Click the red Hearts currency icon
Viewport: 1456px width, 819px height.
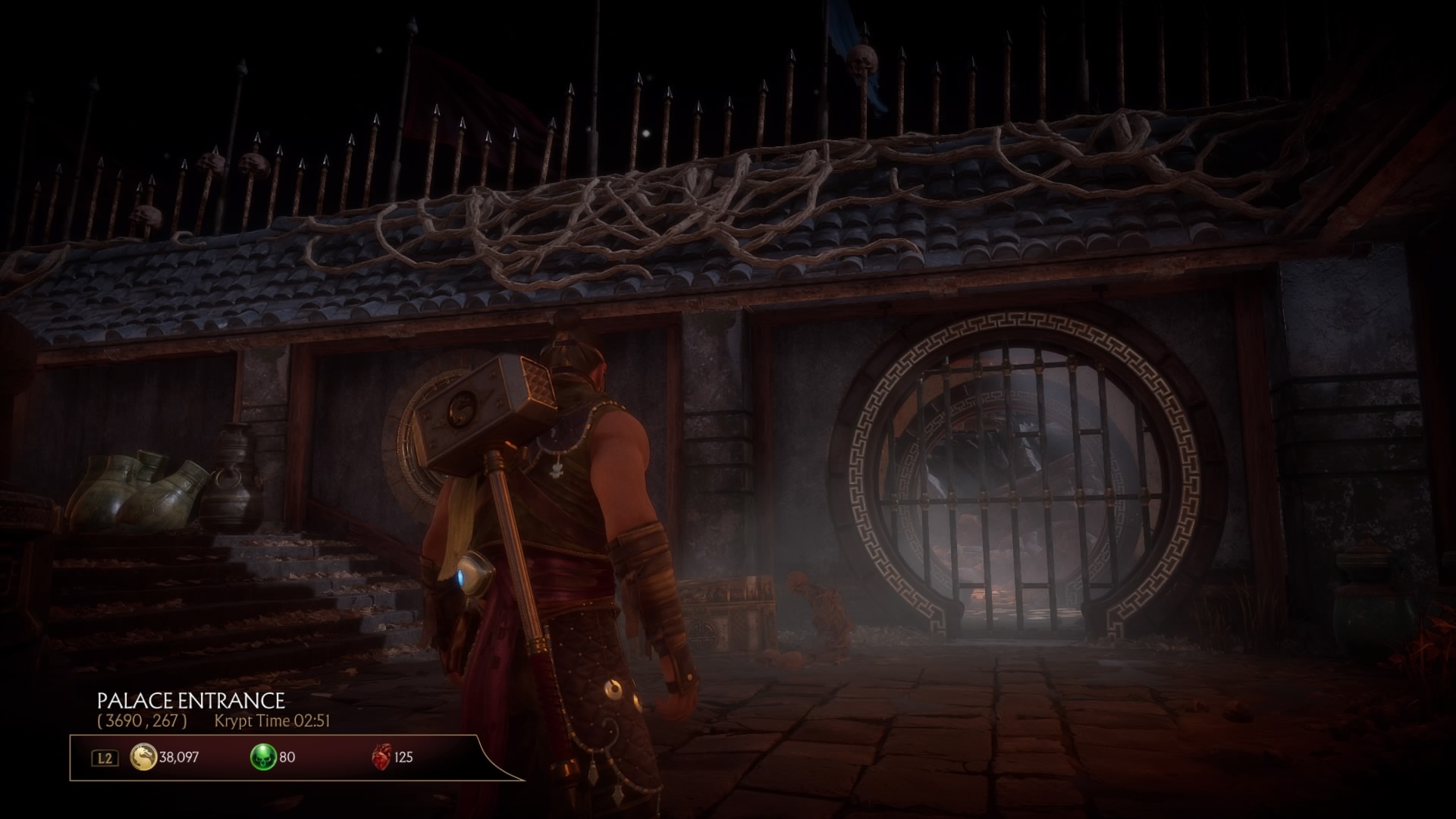coord(381,757)
